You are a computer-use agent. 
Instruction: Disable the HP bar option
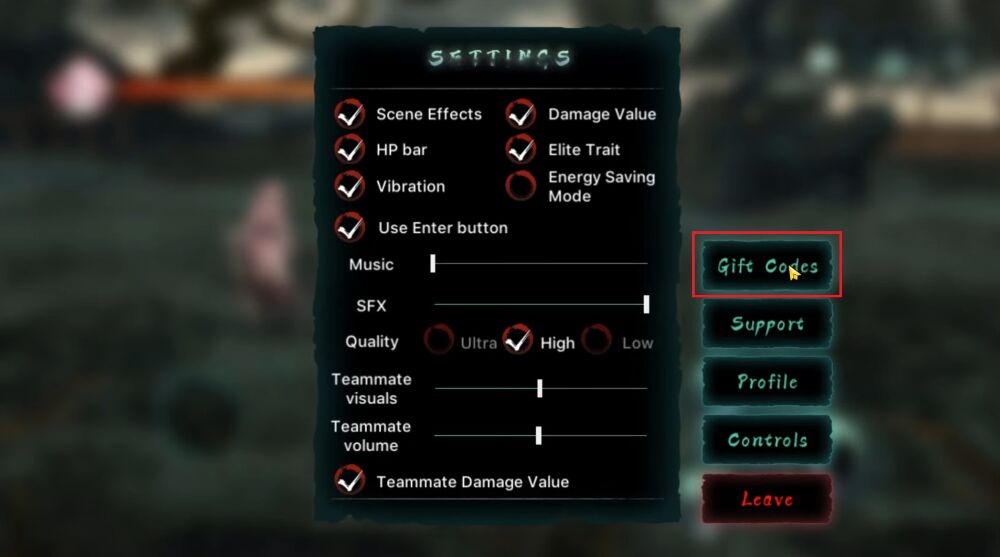[x=350, y=150]
